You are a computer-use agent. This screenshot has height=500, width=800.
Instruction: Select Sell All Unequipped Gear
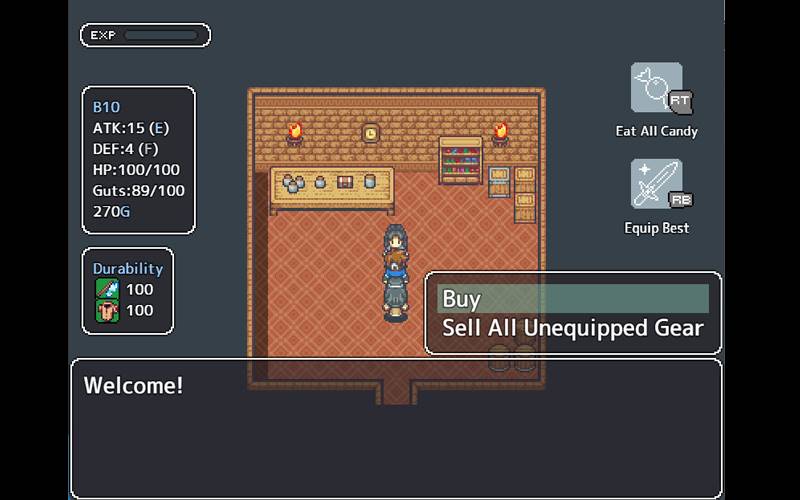point(572,328)
